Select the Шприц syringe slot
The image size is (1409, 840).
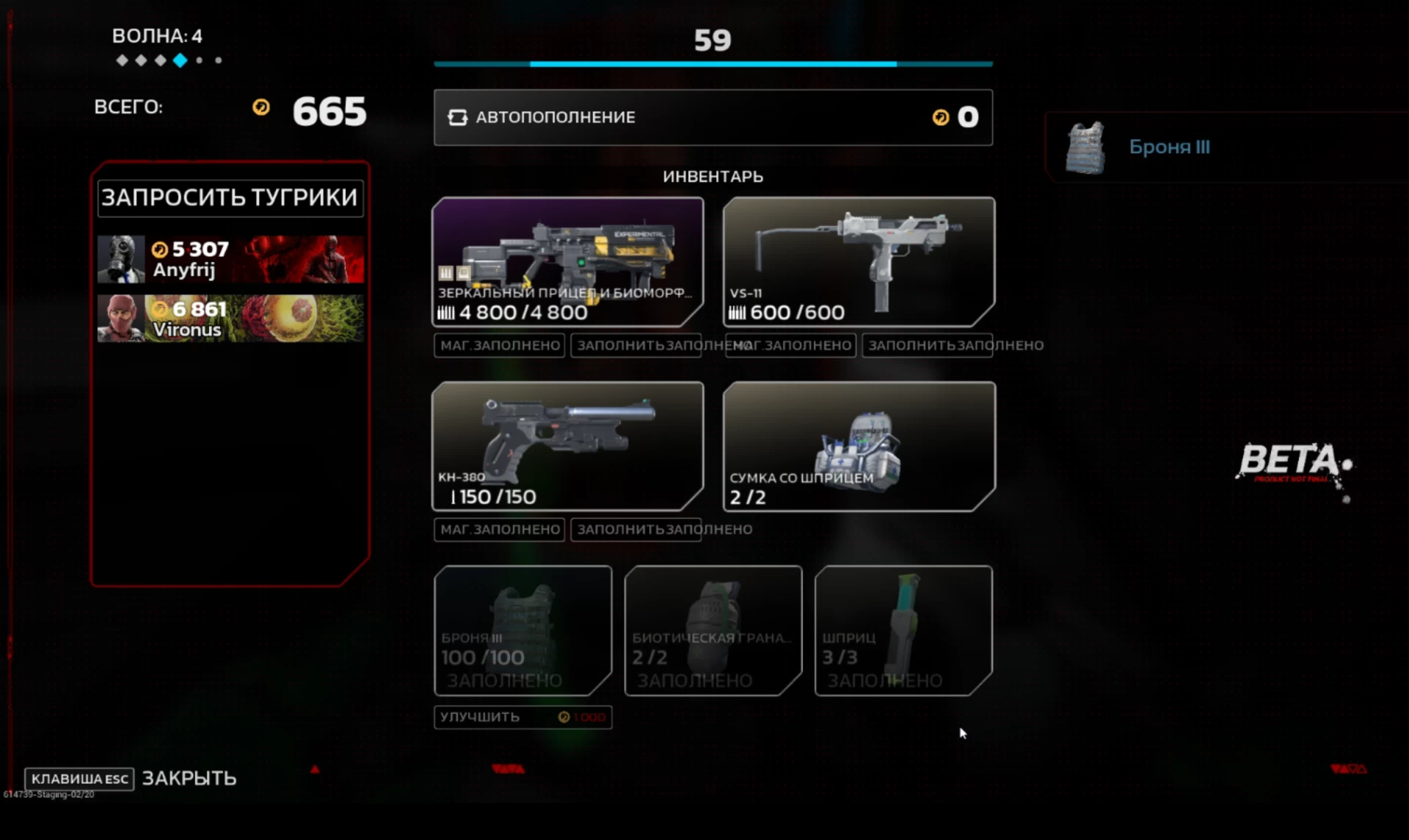tap(903, 630)
